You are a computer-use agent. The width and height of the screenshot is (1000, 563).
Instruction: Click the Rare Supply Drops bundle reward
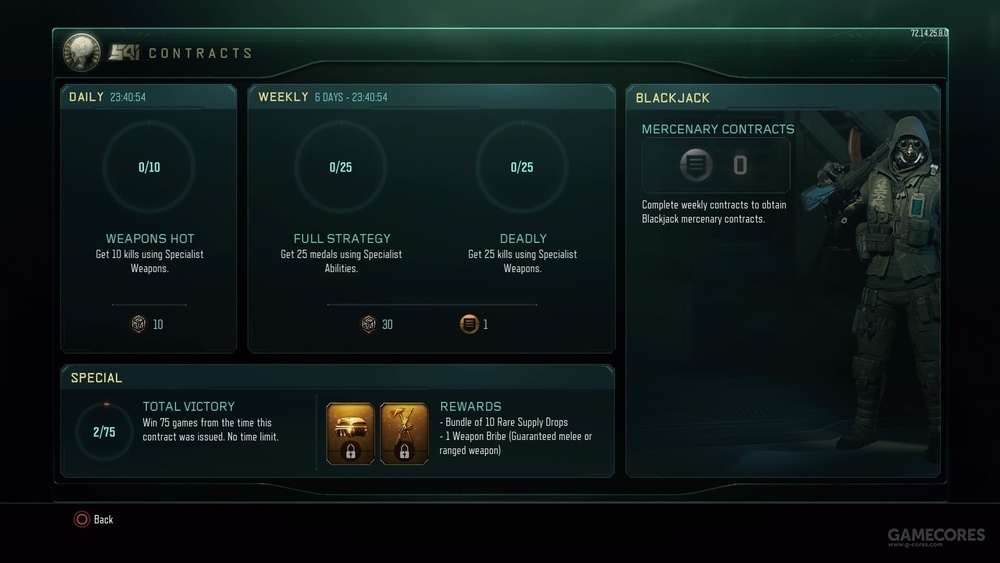[x=351, y=434]
